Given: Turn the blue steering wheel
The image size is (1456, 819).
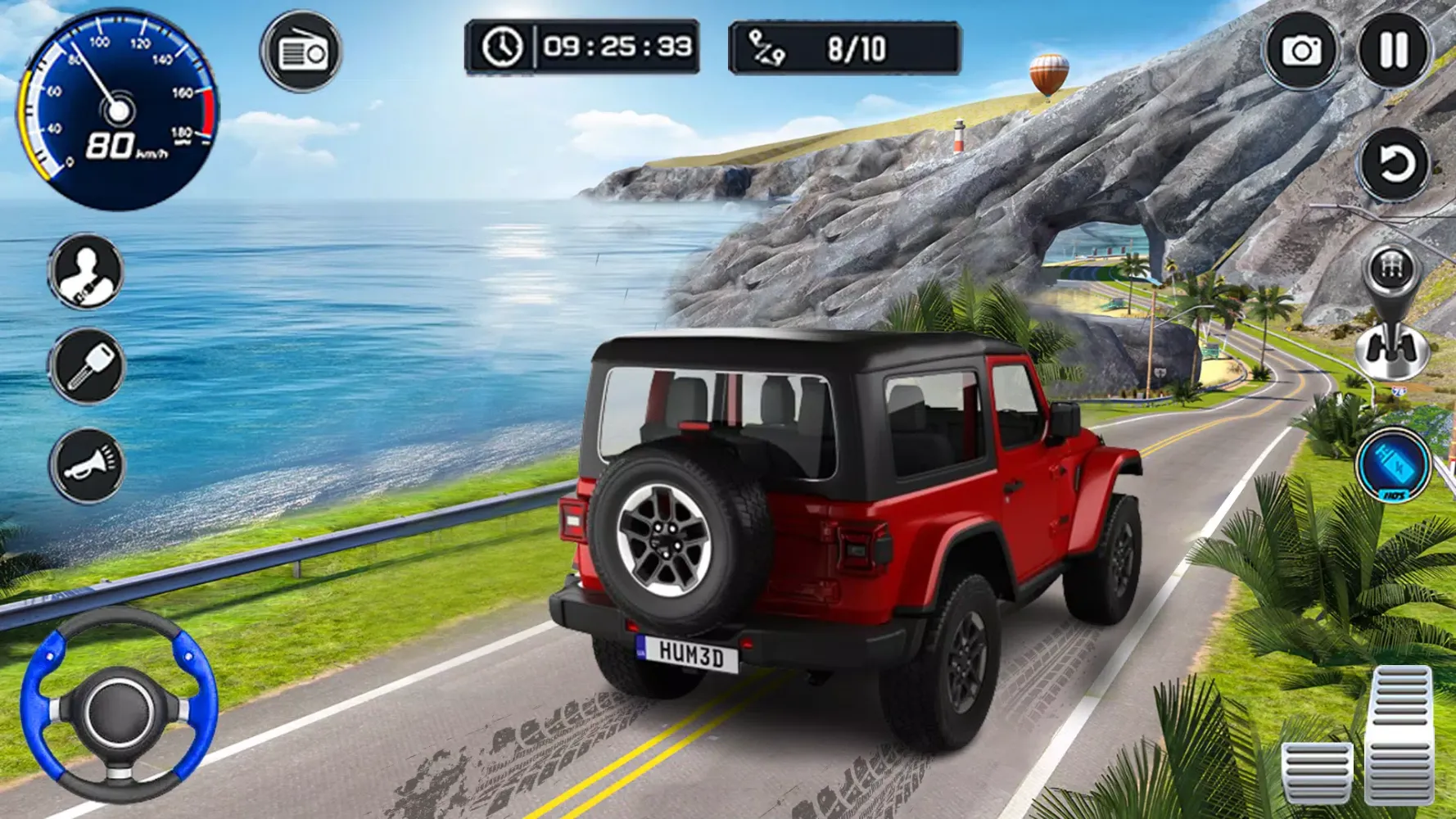Looking at the screenshot, I should click(117, 713).
